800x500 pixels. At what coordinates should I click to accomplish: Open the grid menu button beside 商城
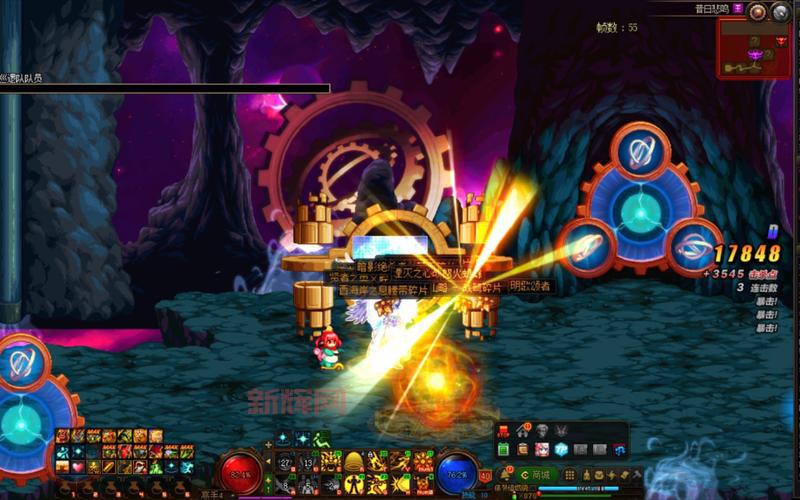click(x=568, y=474)
